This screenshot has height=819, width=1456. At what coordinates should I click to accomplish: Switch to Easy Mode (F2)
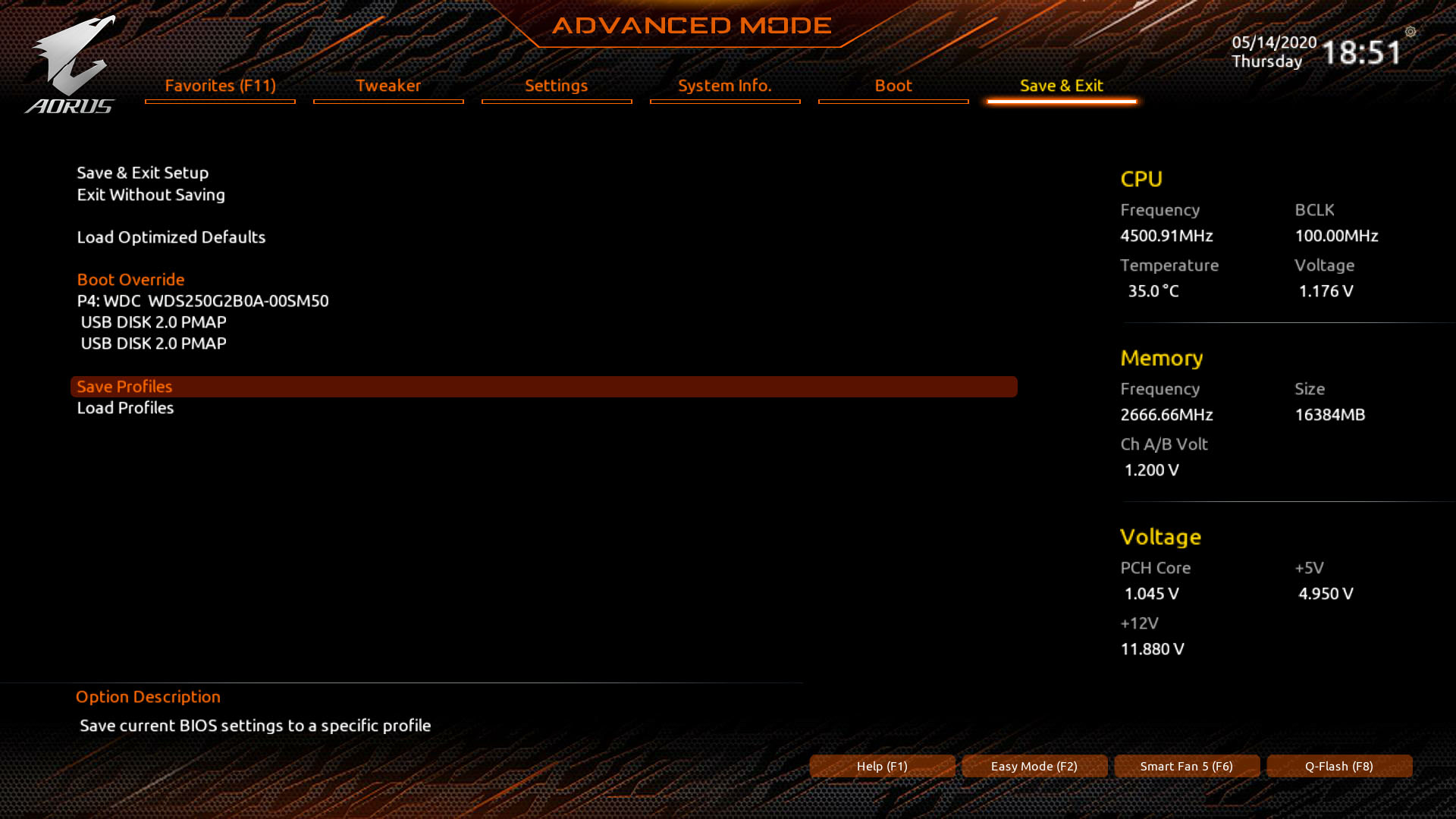pyautogui.click(x=1034, y=766)
